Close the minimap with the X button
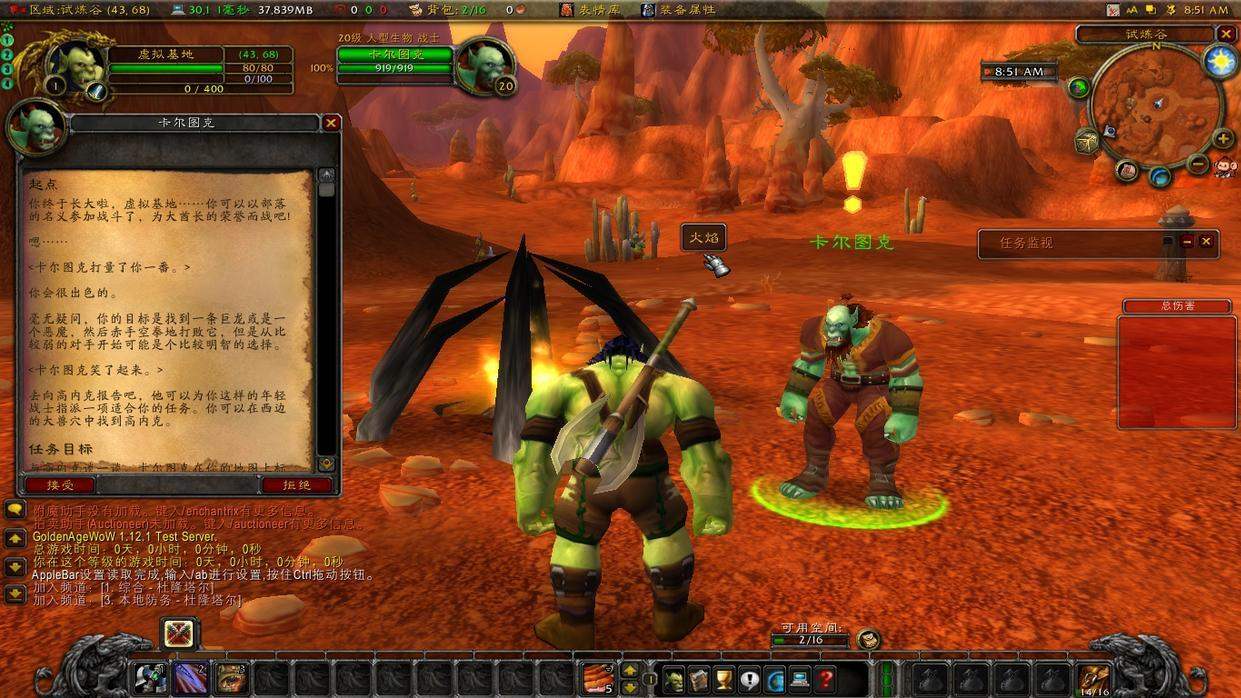The width and height of the screenshot is (1241, 698). point(1226,34)
